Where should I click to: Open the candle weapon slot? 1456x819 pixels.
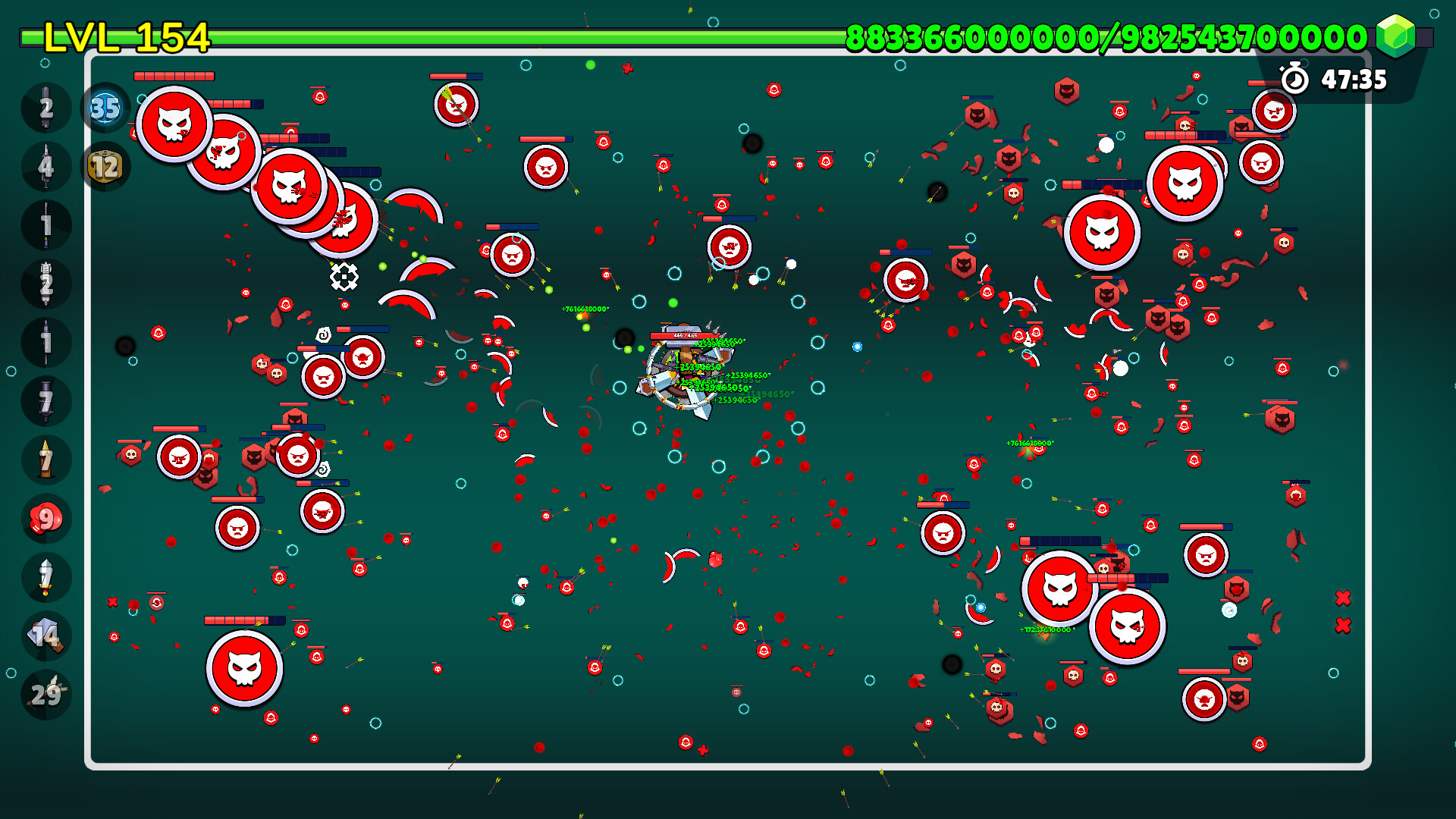(45, 458)
